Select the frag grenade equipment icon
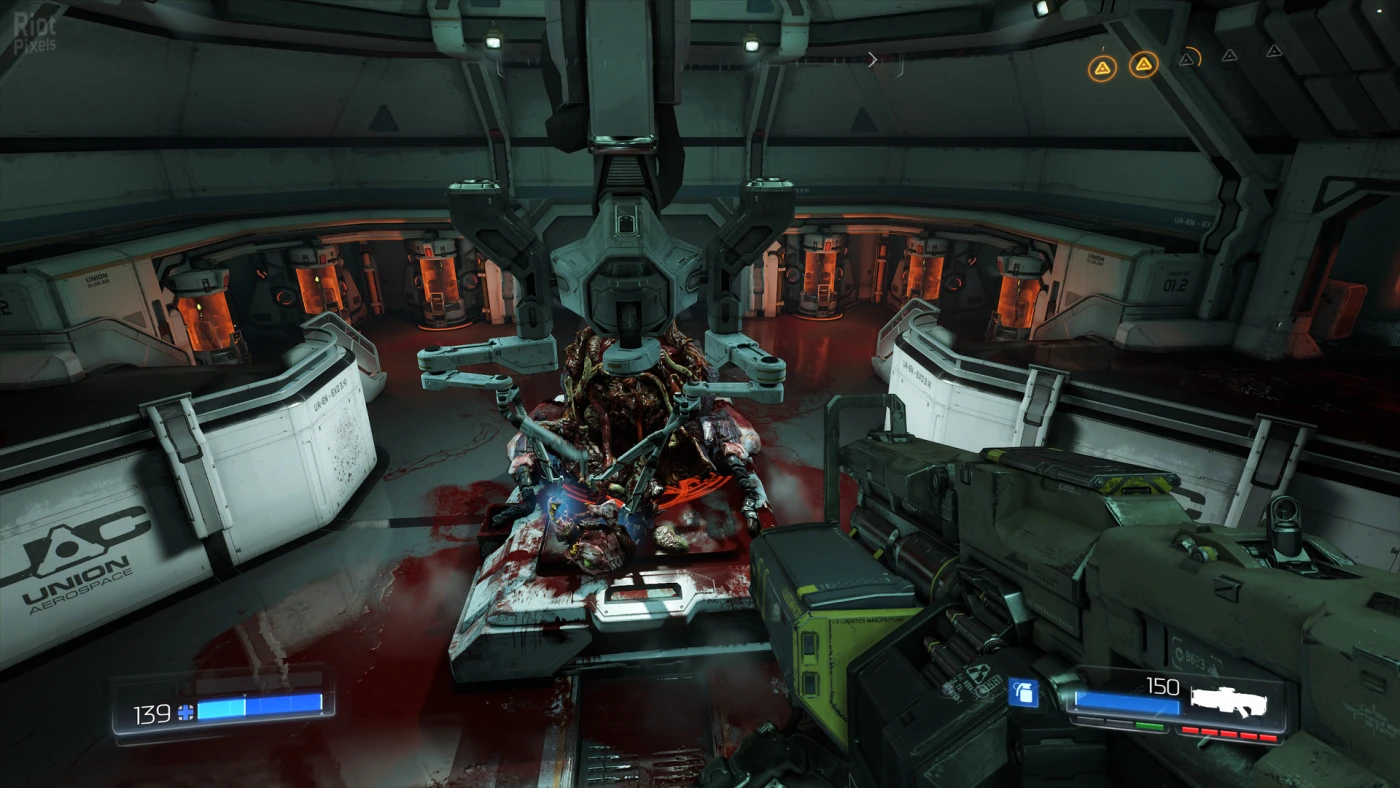 tap(1022, 693)
